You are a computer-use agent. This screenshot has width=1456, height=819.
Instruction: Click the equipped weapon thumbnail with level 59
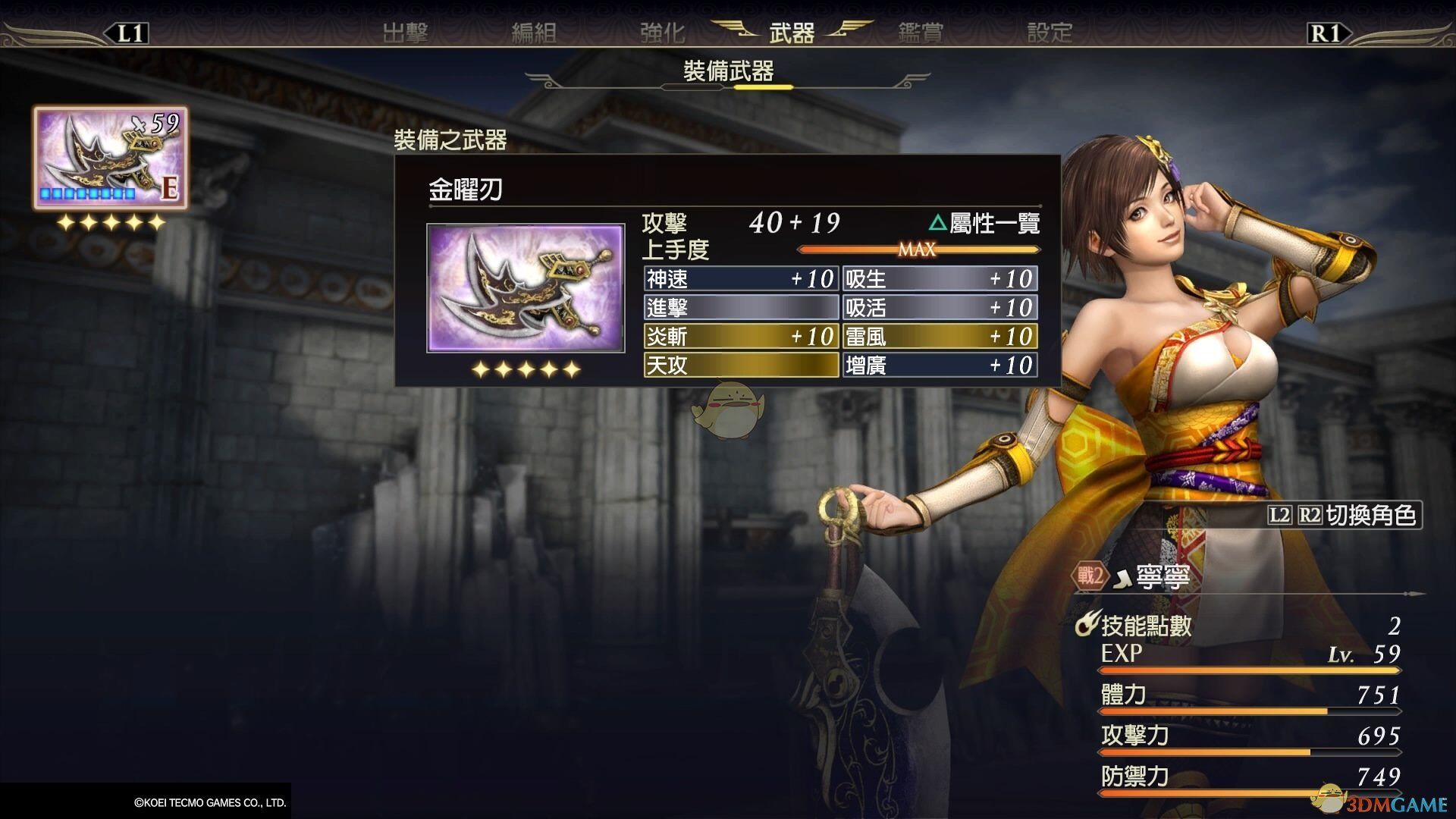(x=110, y=158)
